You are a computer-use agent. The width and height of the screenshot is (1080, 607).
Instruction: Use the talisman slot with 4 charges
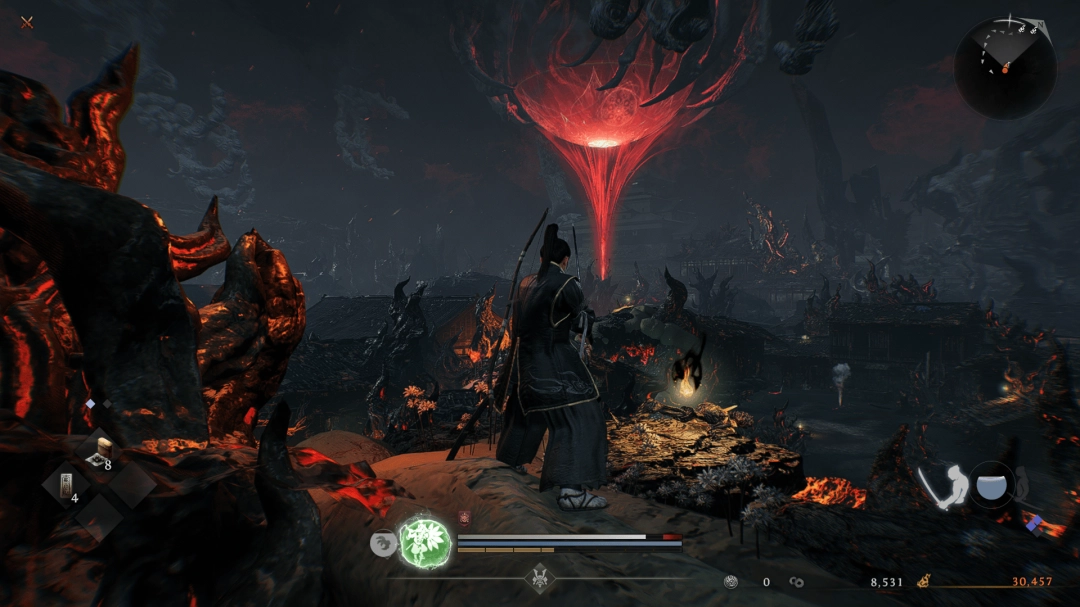[x=66, y=486]
